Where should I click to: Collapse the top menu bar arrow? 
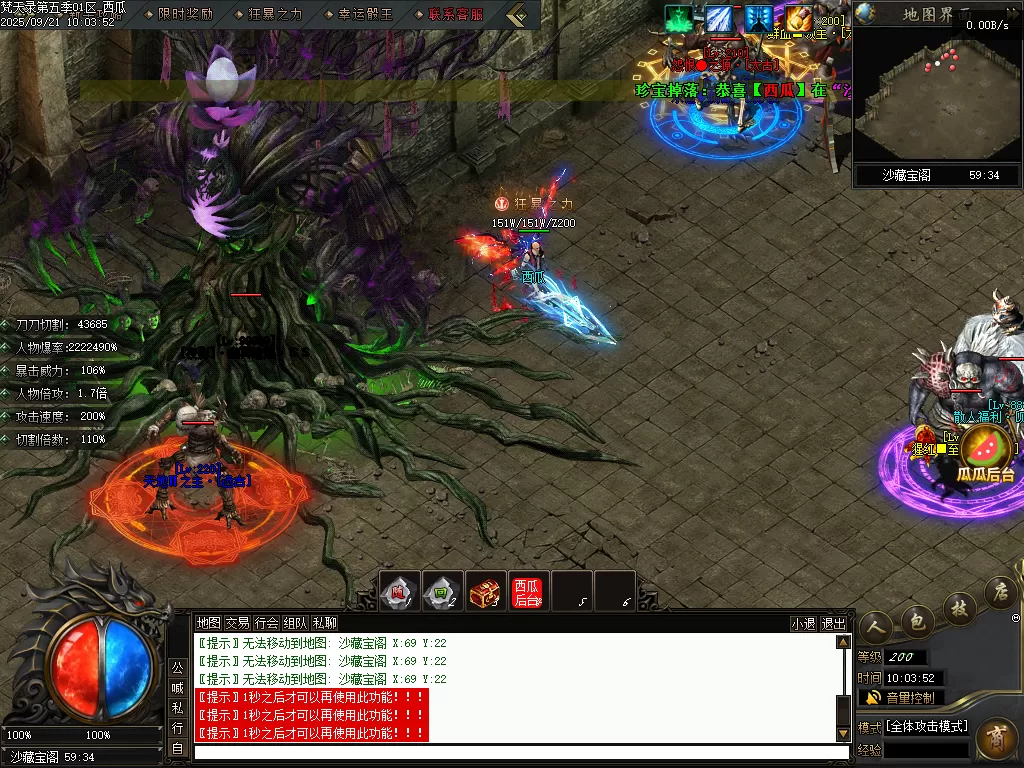point(517,15)
